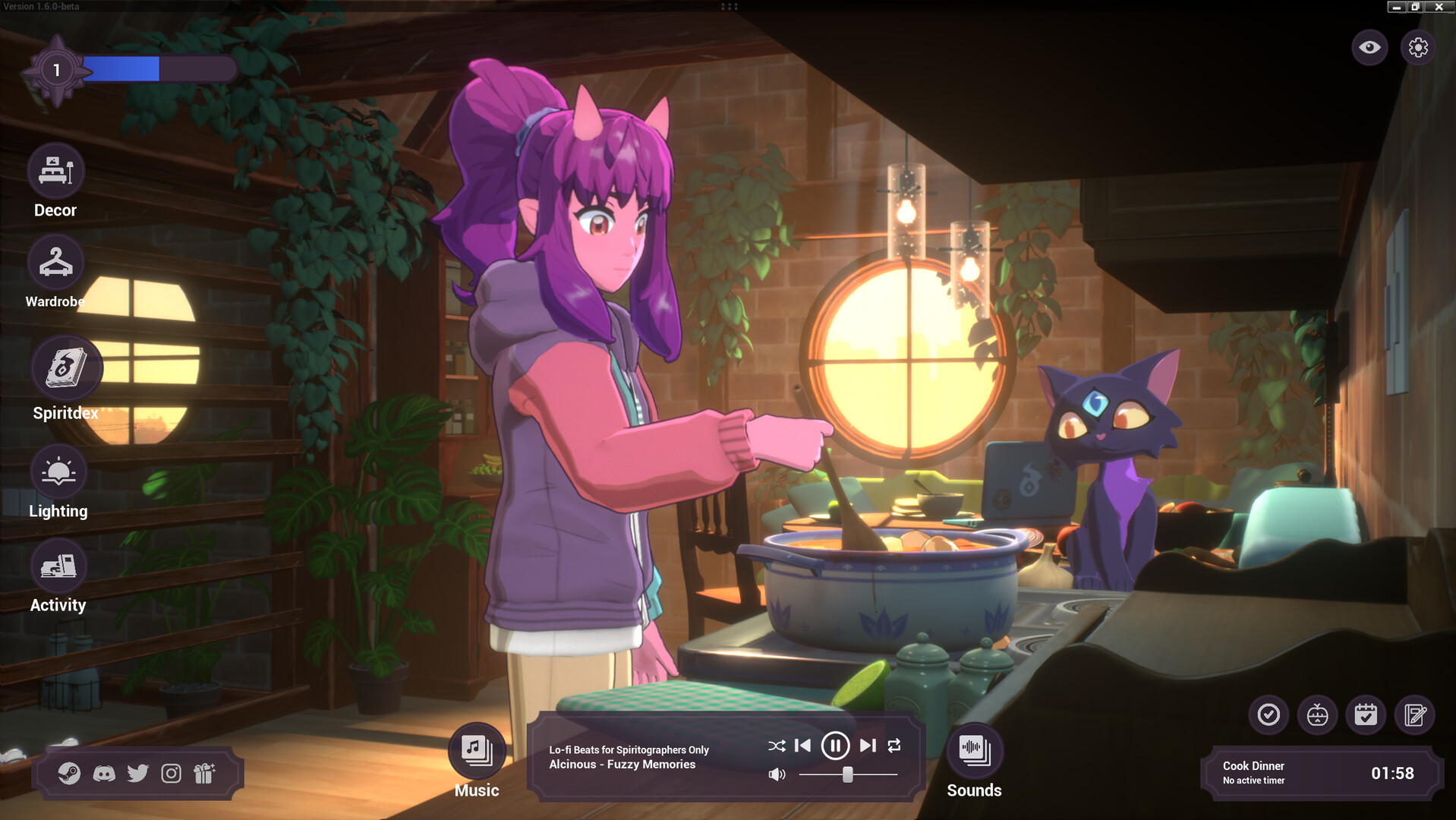
Task: Open the journal notebook icon
Action: tap(1413, 714)
